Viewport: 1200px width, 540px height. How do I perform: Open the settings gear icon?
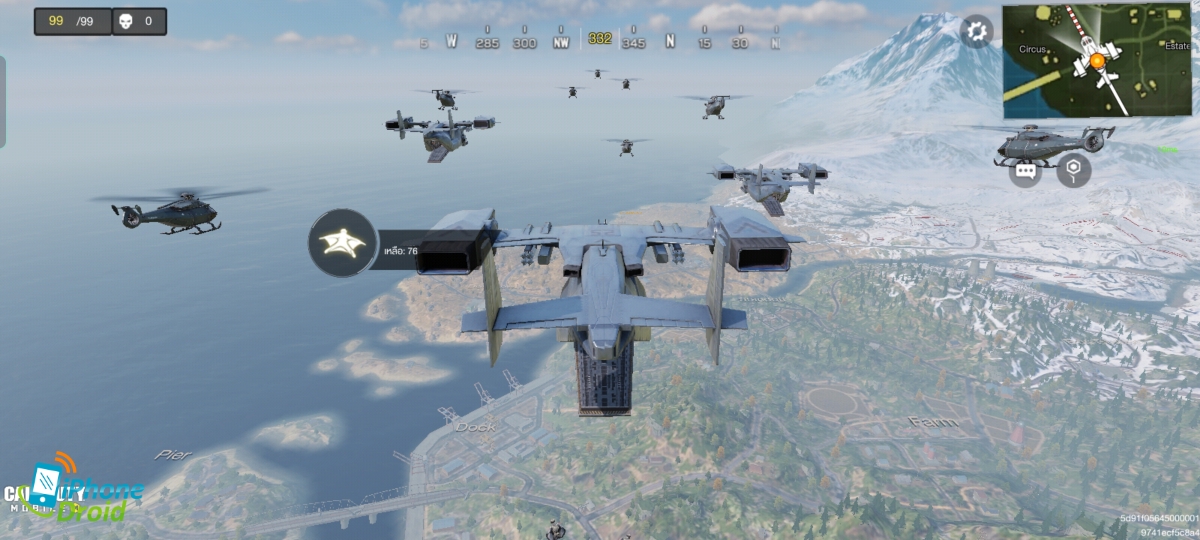tap(976, 31)
